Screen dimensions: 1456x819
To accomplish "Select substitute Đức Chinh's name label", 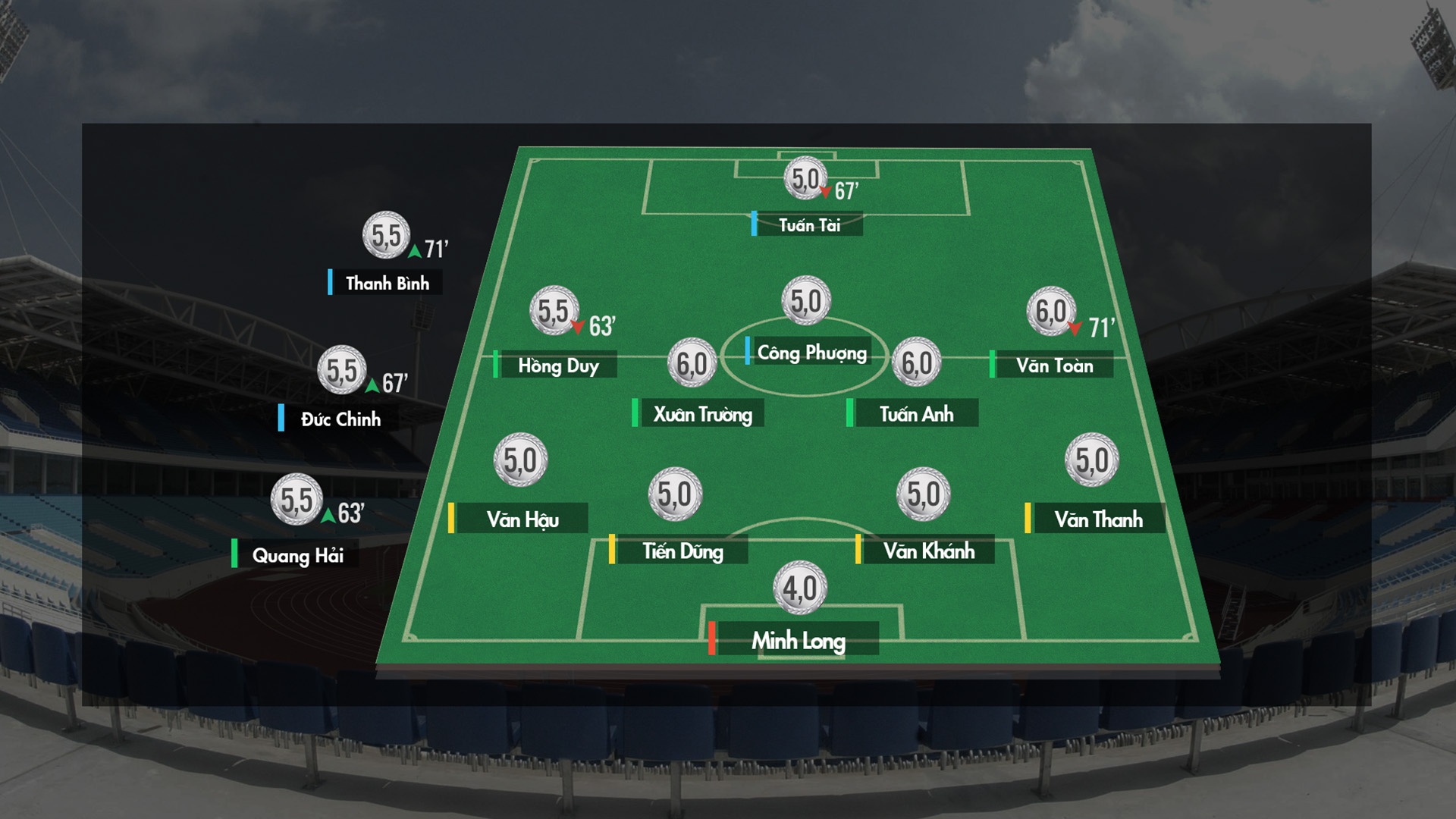I will pyautogui.click(x=340, y=419).
